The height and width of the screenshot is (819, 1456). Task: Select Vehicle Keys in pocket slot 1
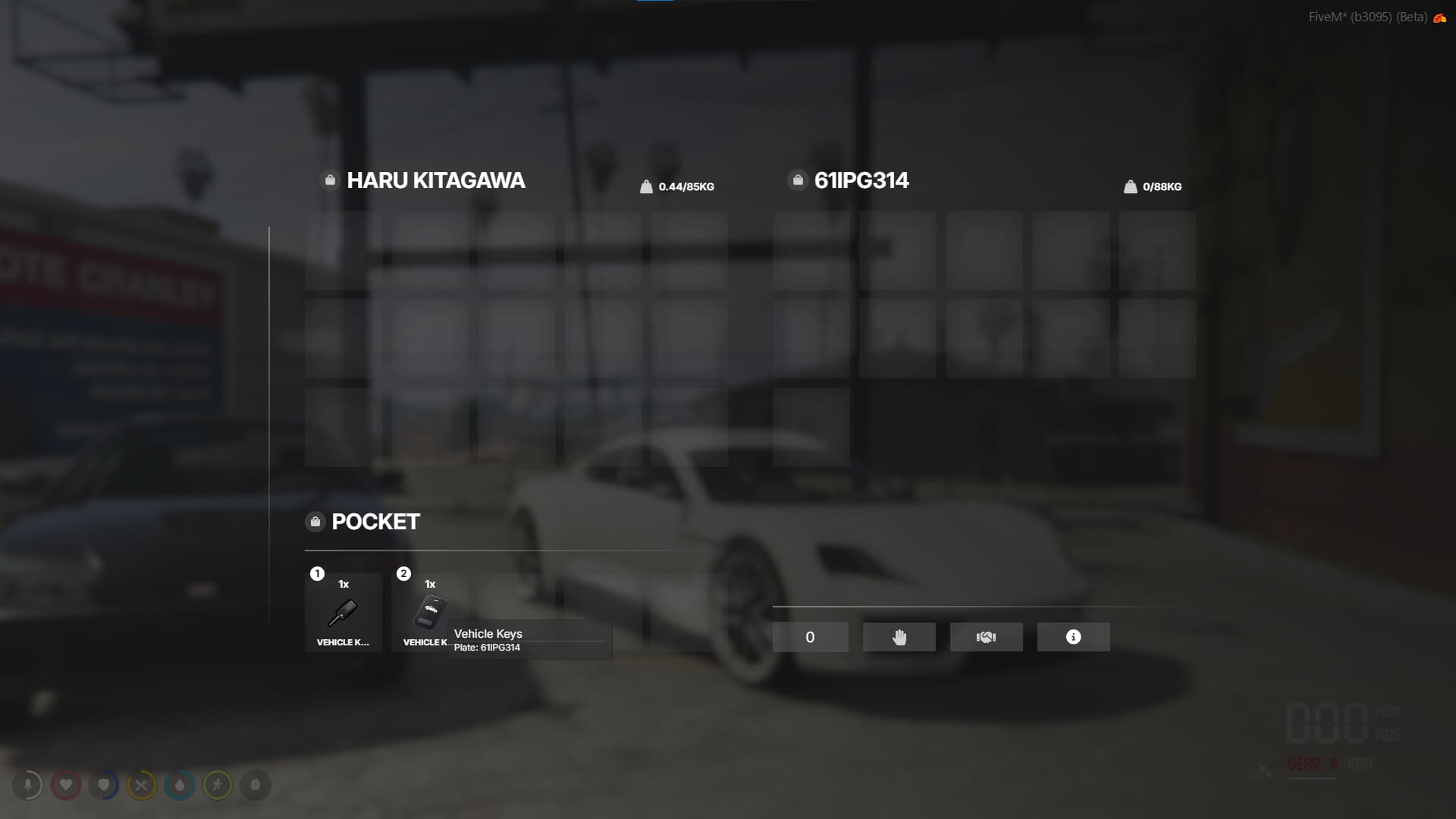pos(344,612)
